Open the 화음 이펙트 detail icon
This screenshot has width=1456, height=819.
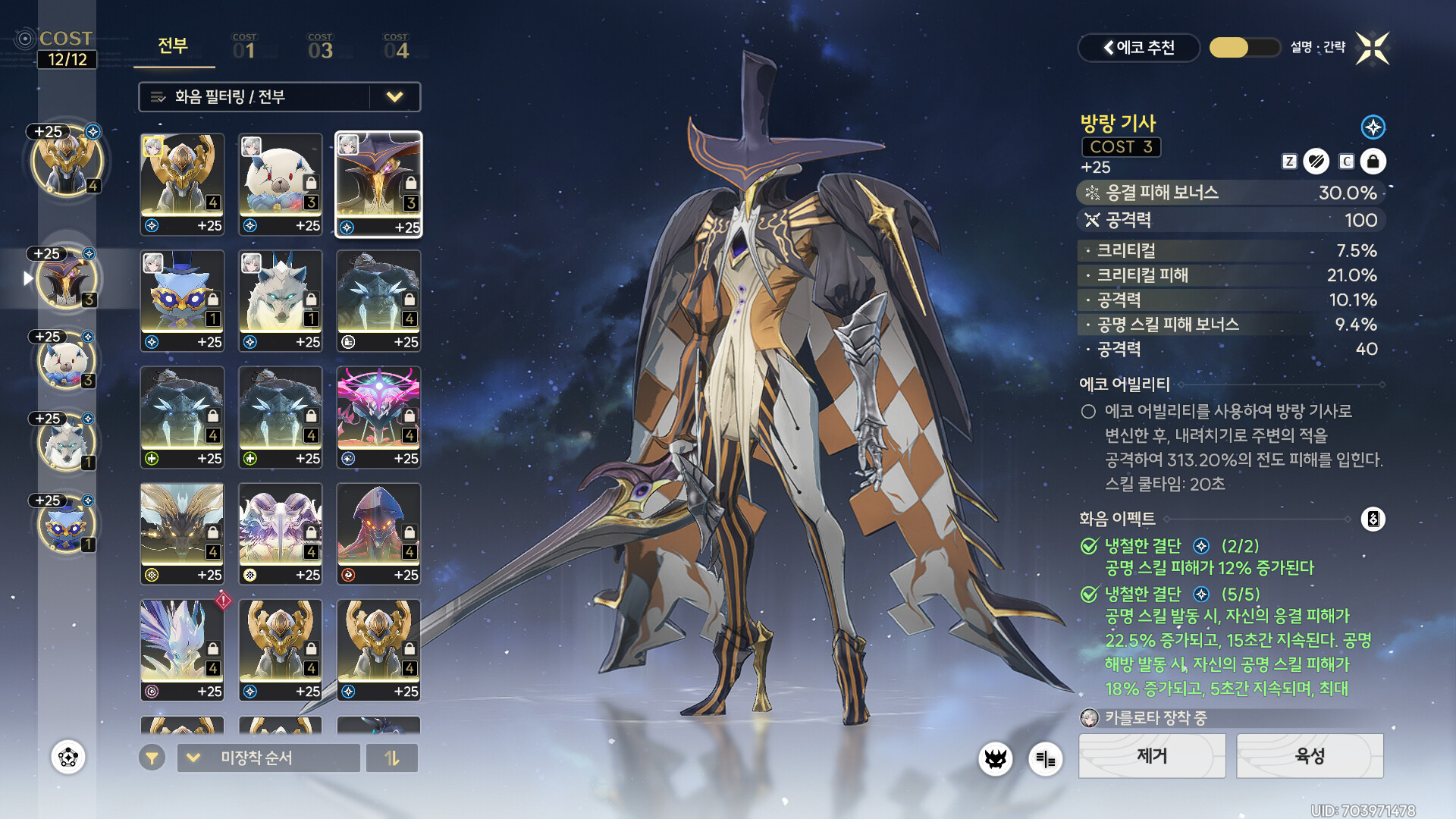pyautogui.click(x=1373, y=519)
